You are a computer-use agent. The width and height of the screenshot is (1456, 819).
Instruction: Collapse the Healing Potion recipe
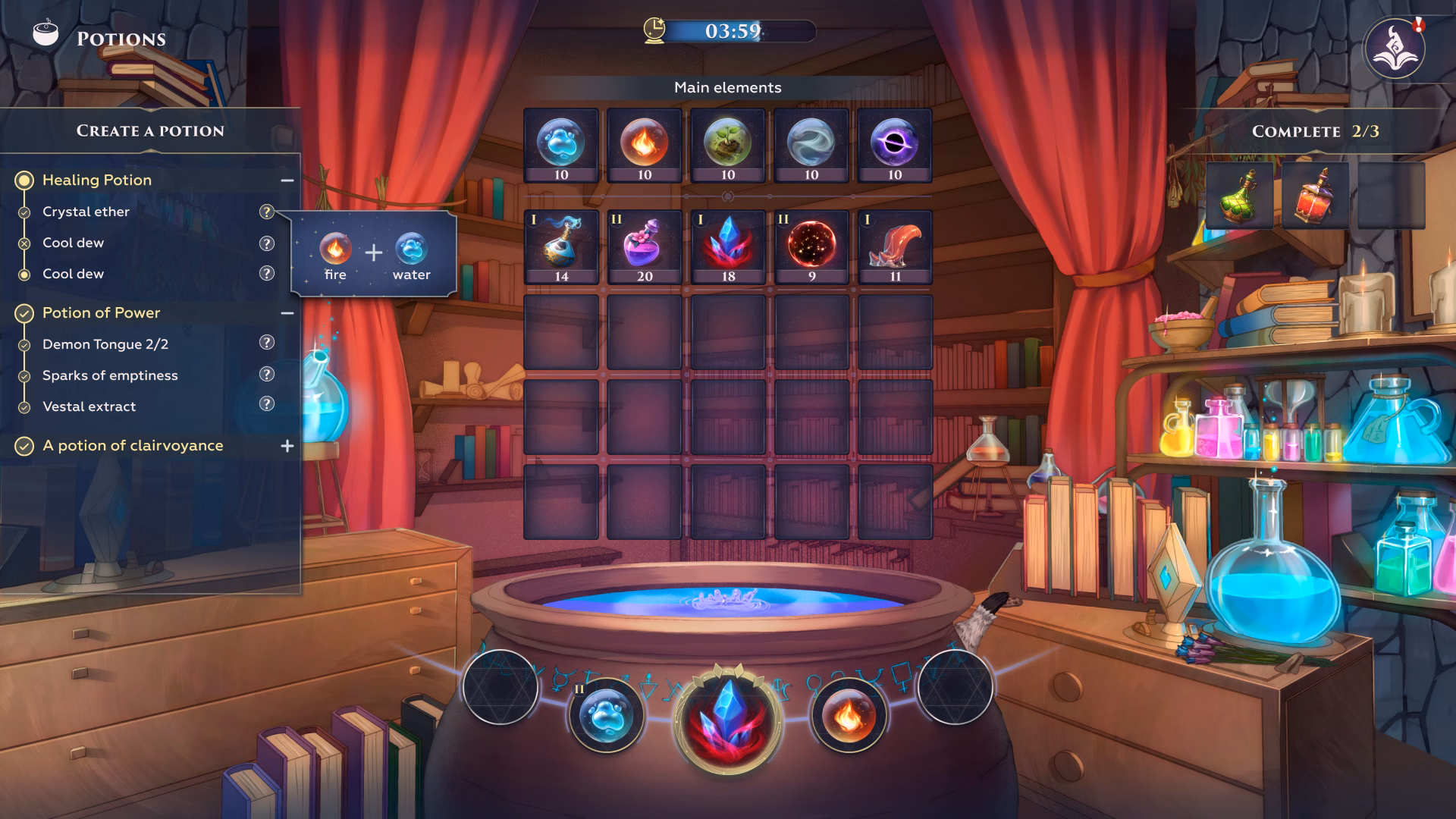pos(287,180)
